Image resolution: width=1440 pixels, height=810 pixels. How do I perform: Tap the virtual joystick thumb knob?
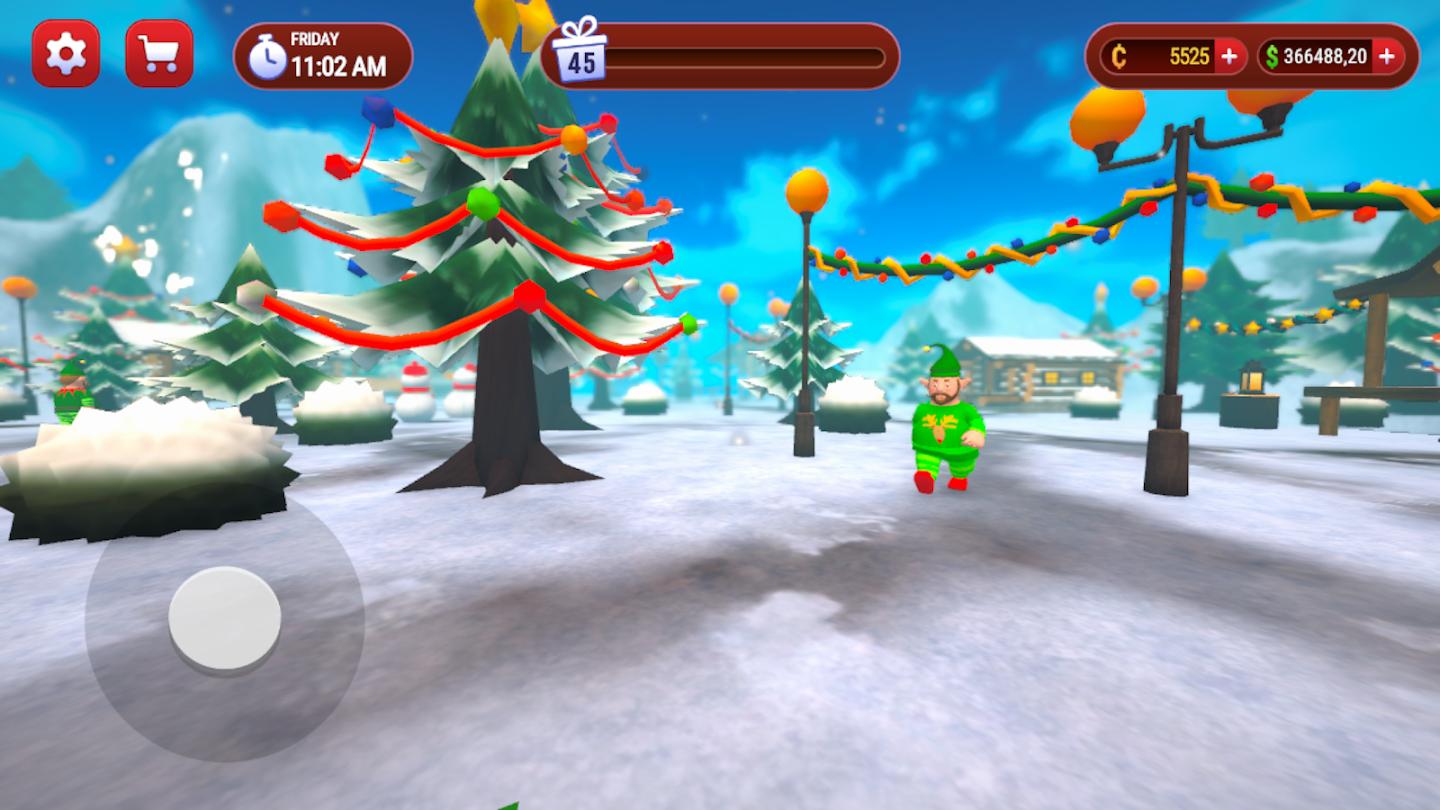224,619
